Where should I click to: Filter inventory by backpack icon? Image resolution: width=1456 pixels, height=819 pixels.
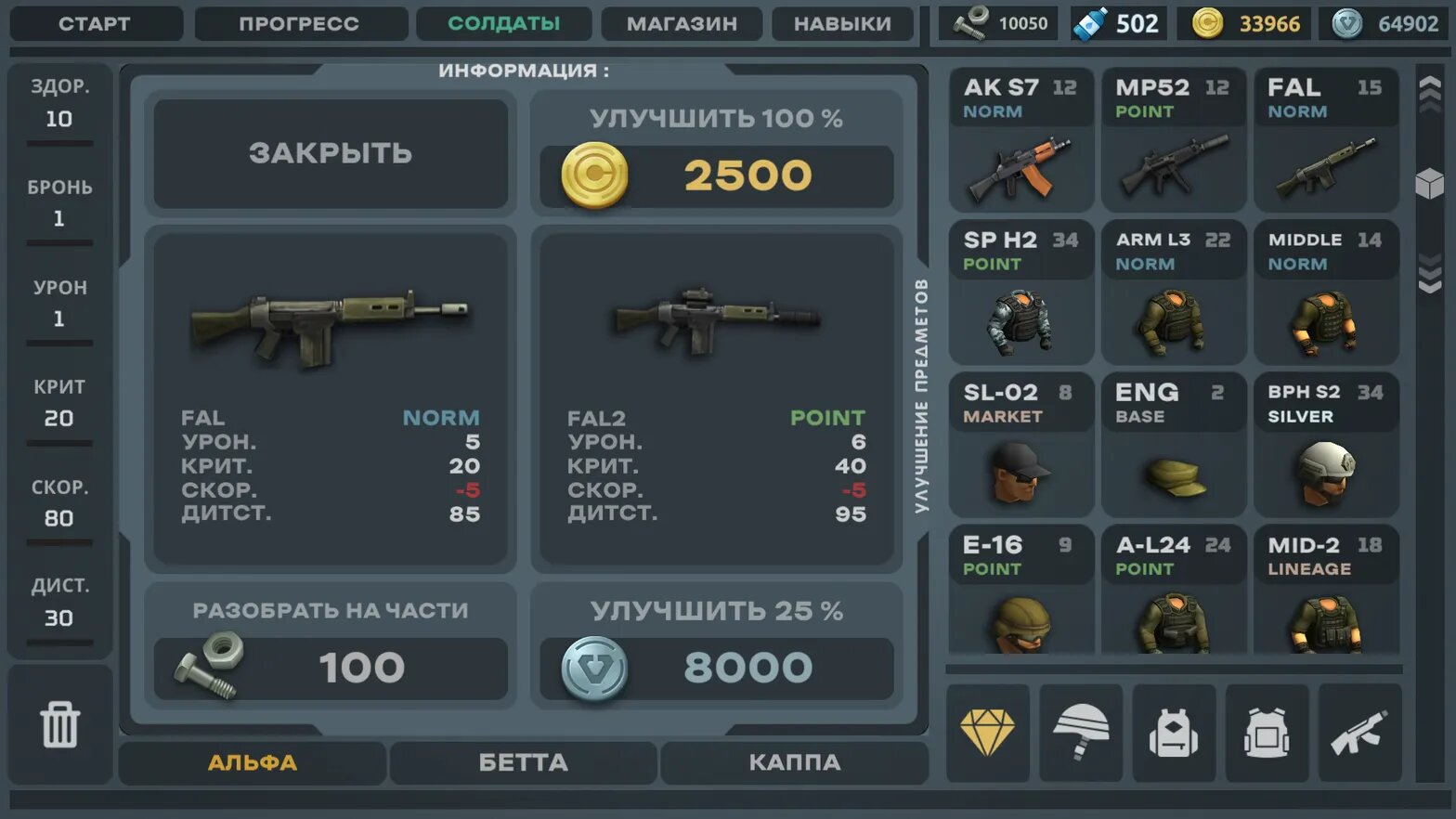coord(1174,733)
